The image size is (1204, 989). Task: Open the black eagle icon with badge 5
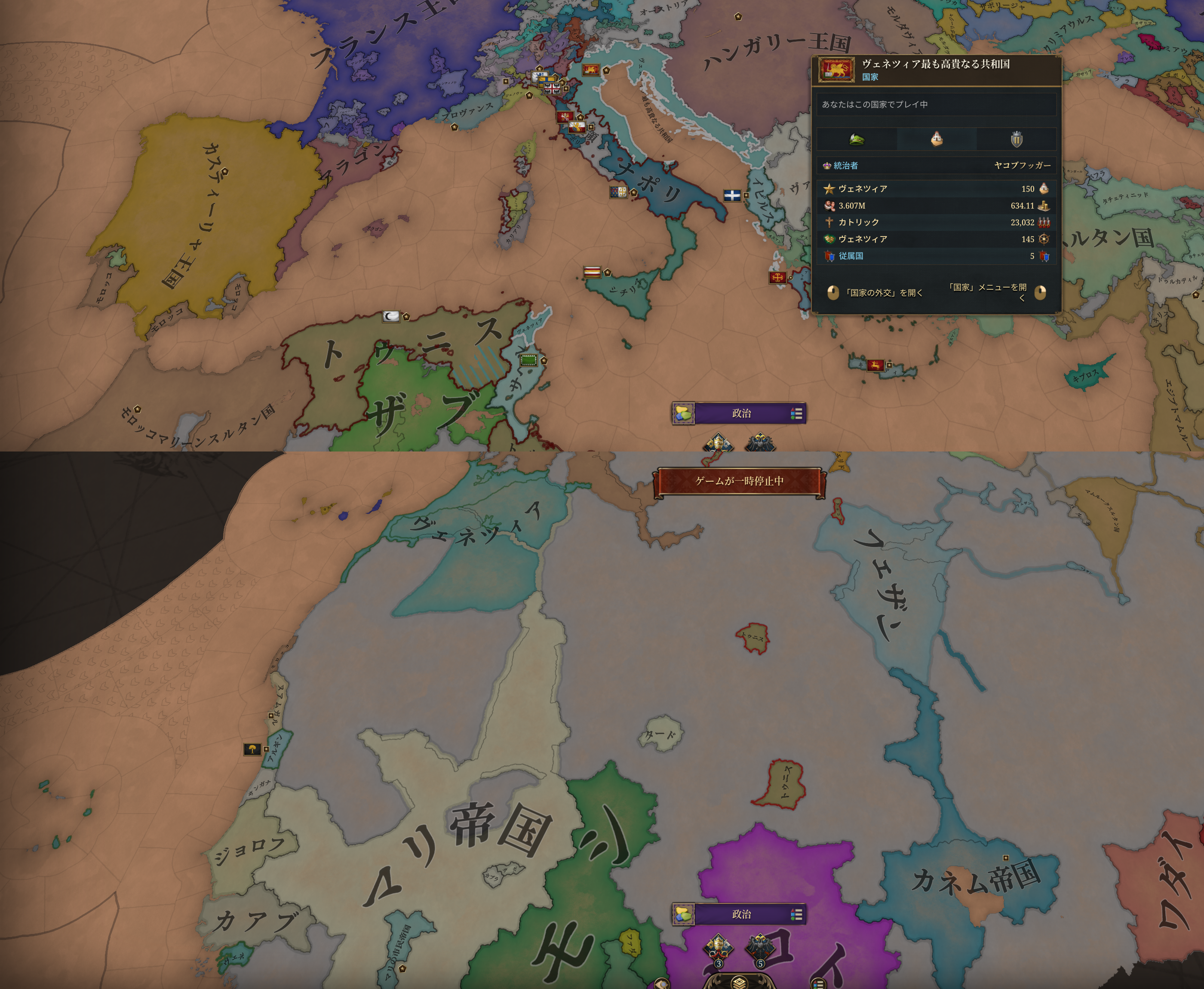click(760, 947)
